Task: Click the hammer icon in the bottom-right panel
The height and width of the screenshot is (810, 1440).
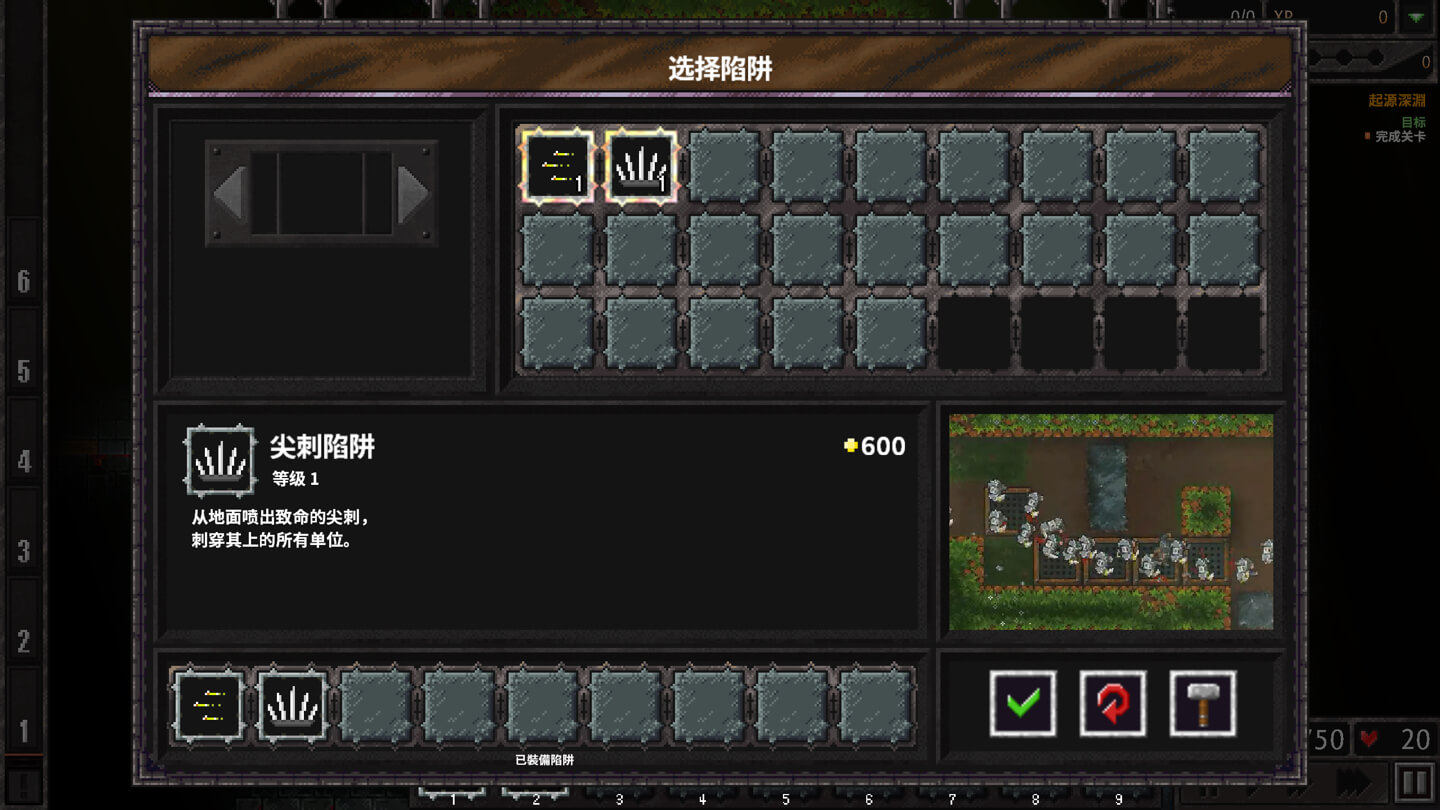Action: 1204,702
